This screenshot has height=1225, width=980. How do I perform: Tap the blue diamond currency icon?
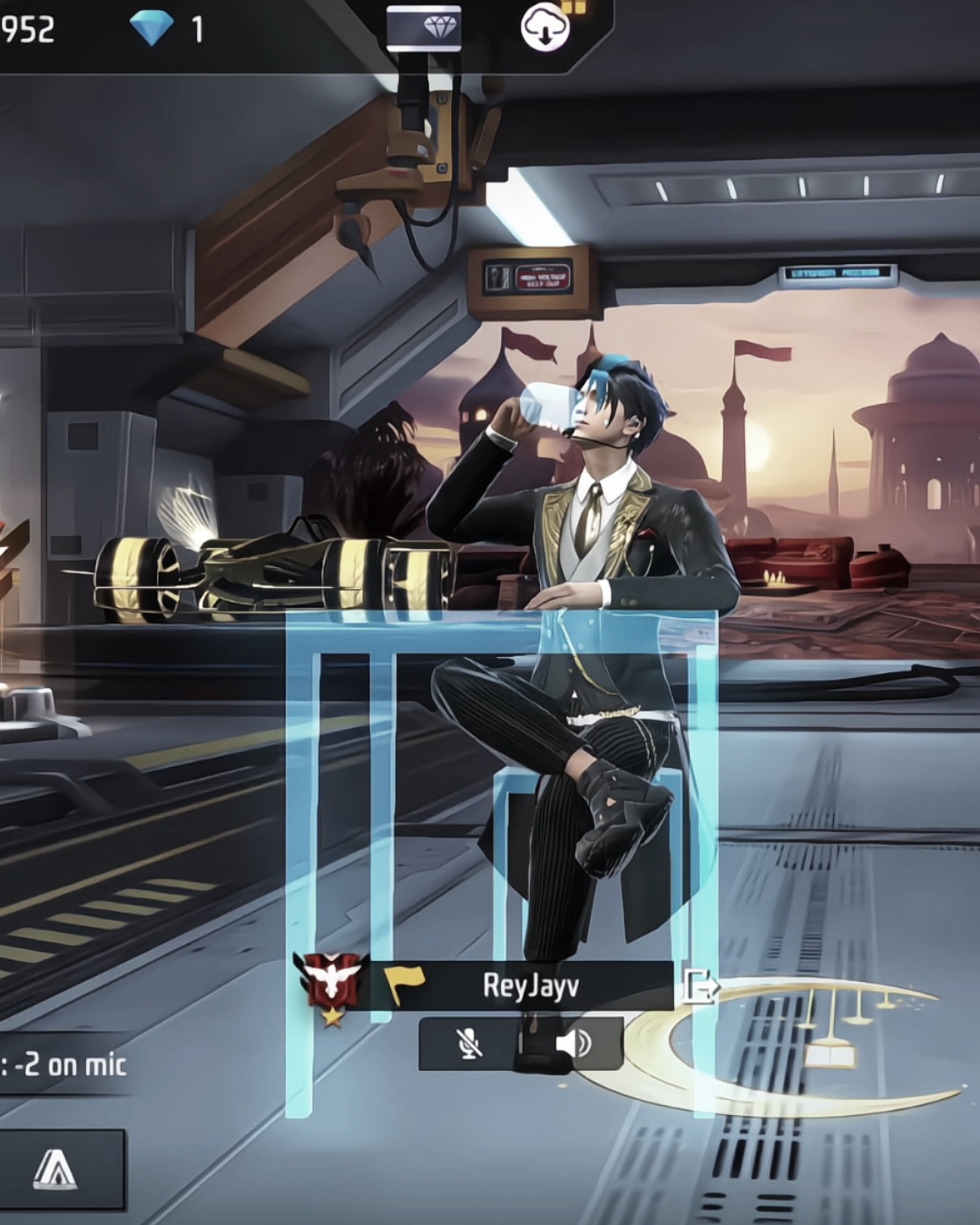[151, 29]
